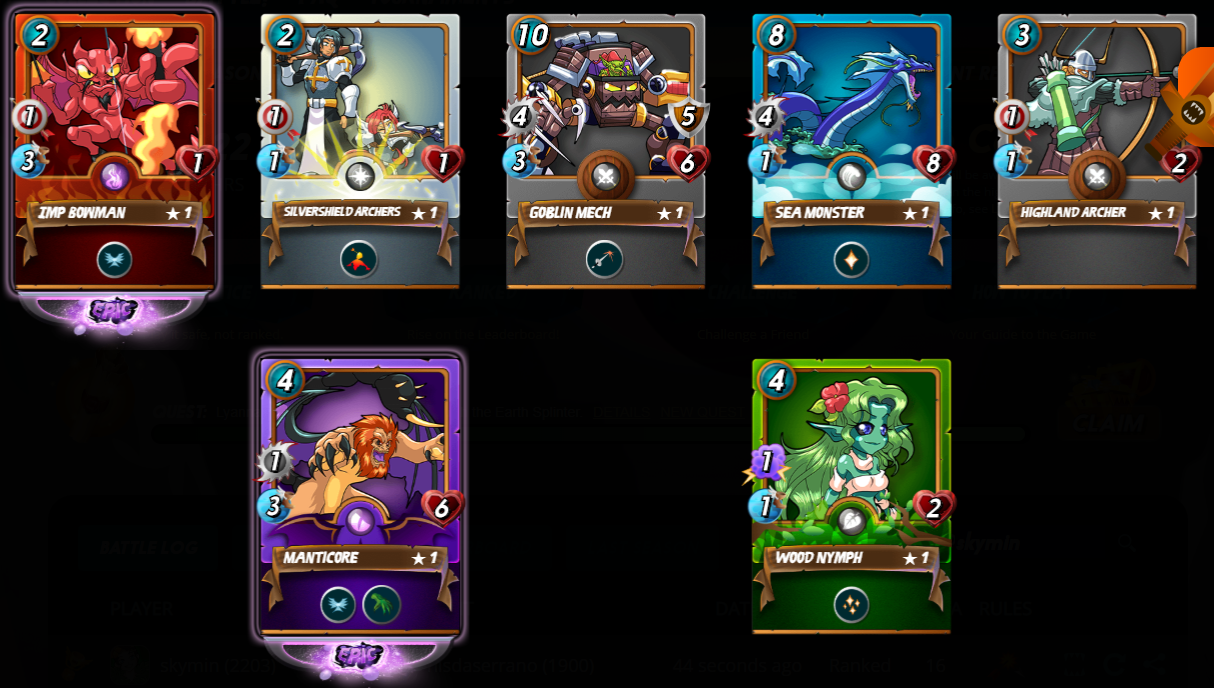The image size is (1214, 688).
Task: Click Silvershield Archers' snipe ability icon
Action: pyautogui.click(x=359, y=260)
